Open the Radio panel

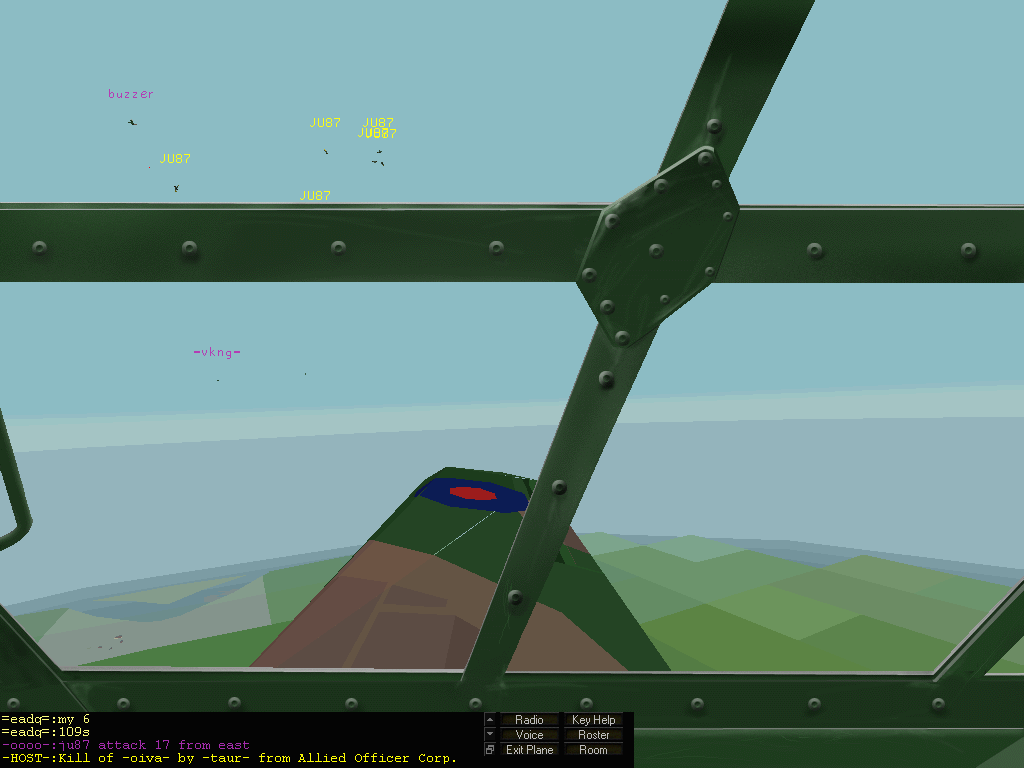(529, 720)
